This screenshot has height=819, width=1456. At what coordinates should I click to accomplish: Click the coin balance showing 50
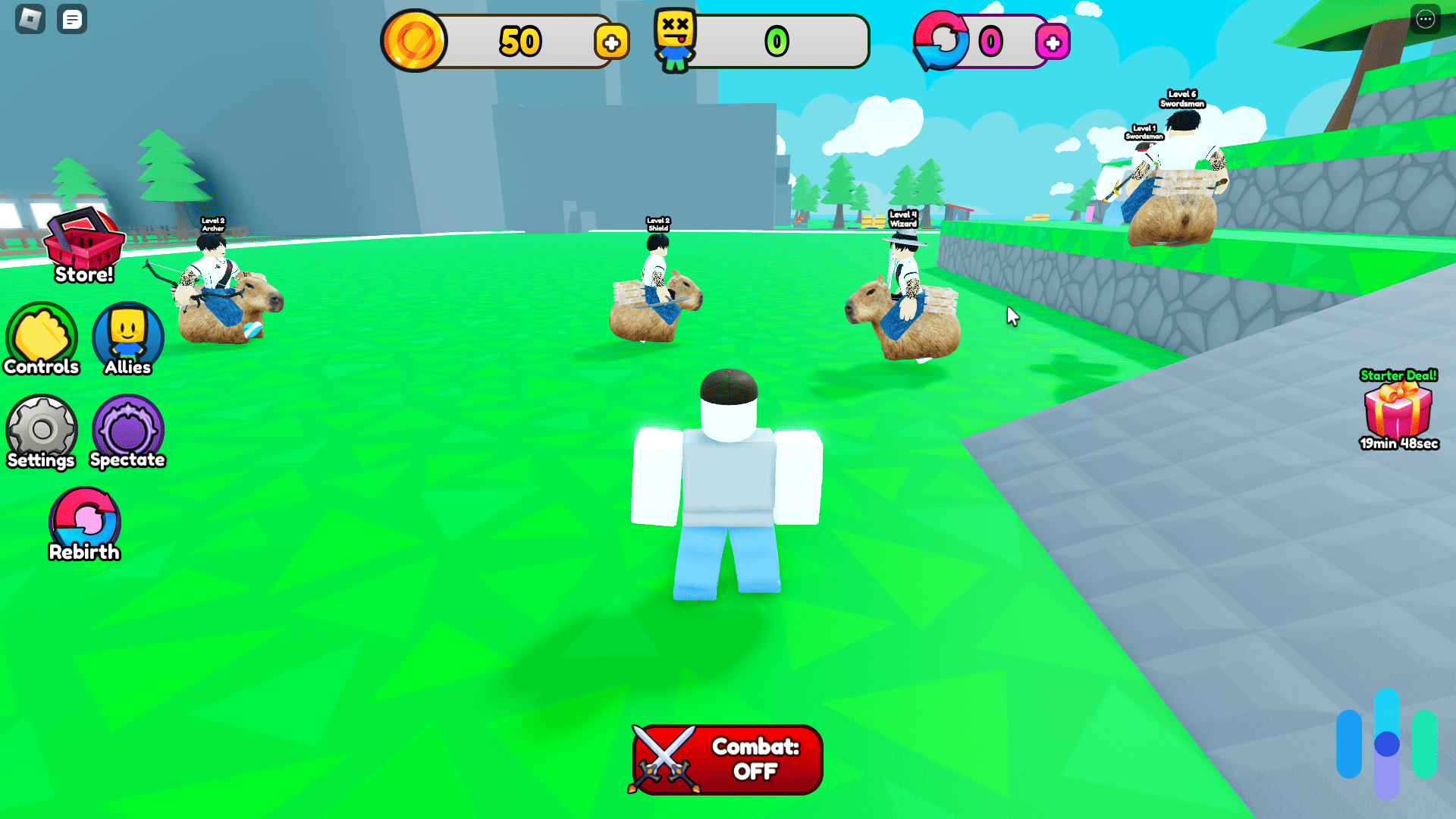519,42
